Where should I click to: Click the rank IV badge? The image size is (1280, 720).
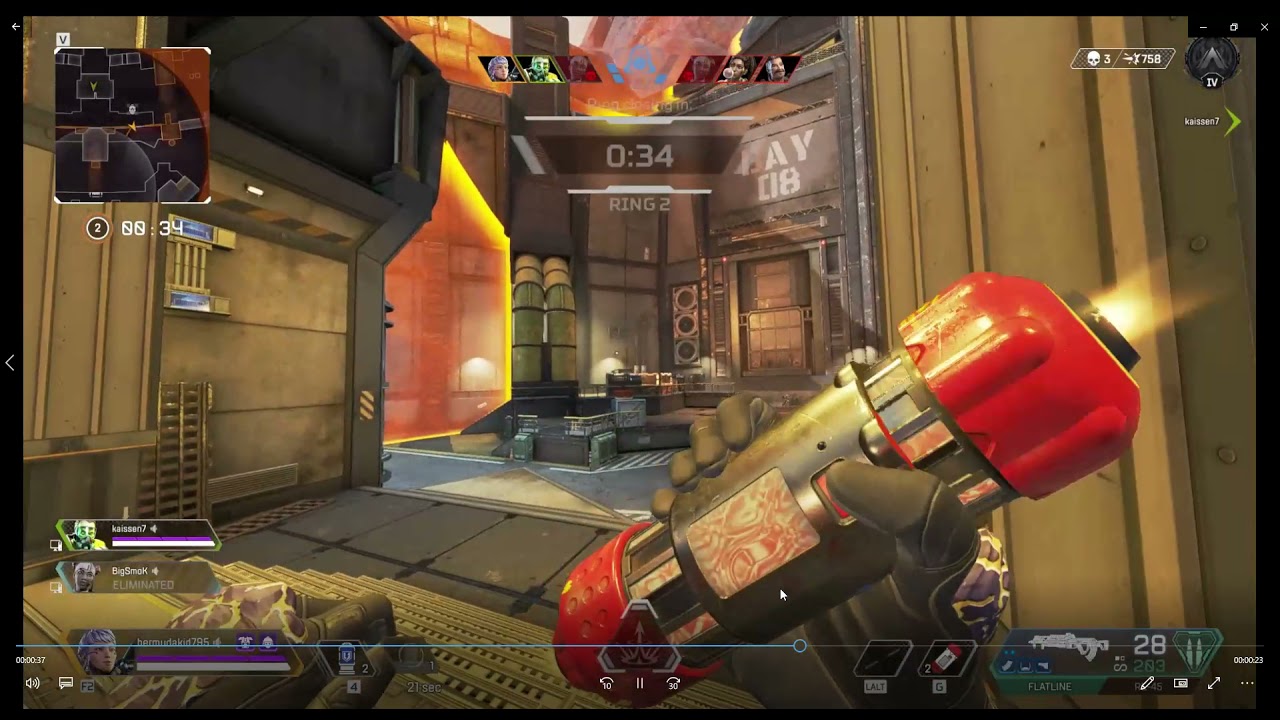pyautogui.click(x=1211, y=62)
